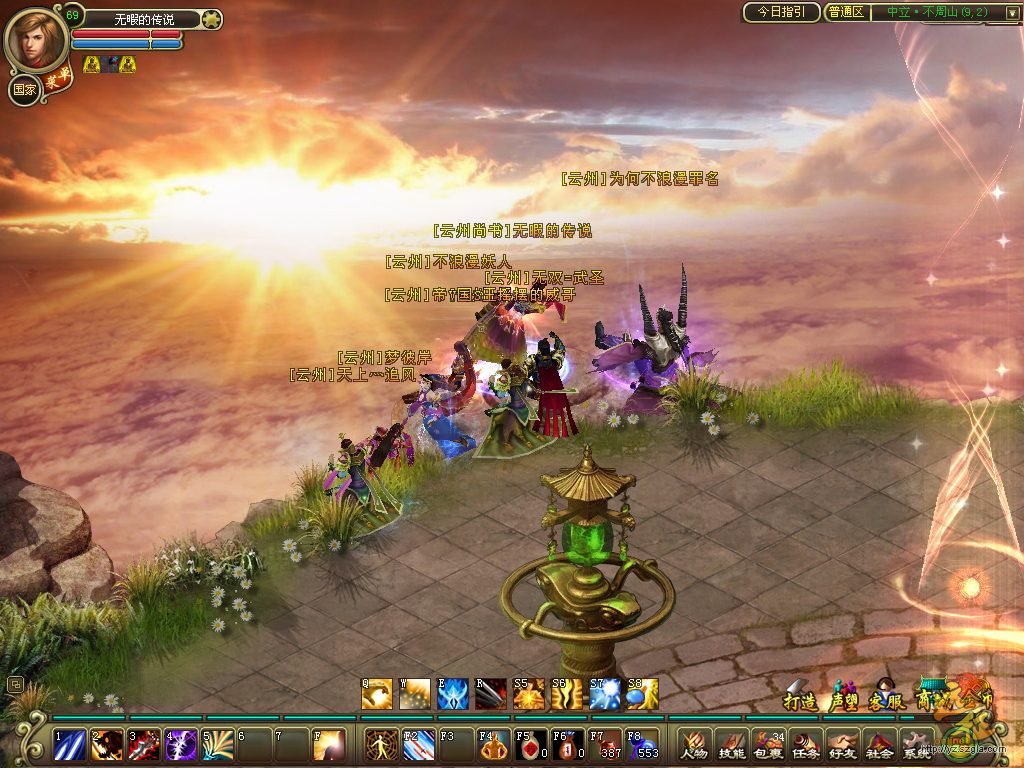Open the 任务 quest log
Viewport: 1024px width, 768px height.
tap(805, 744)
